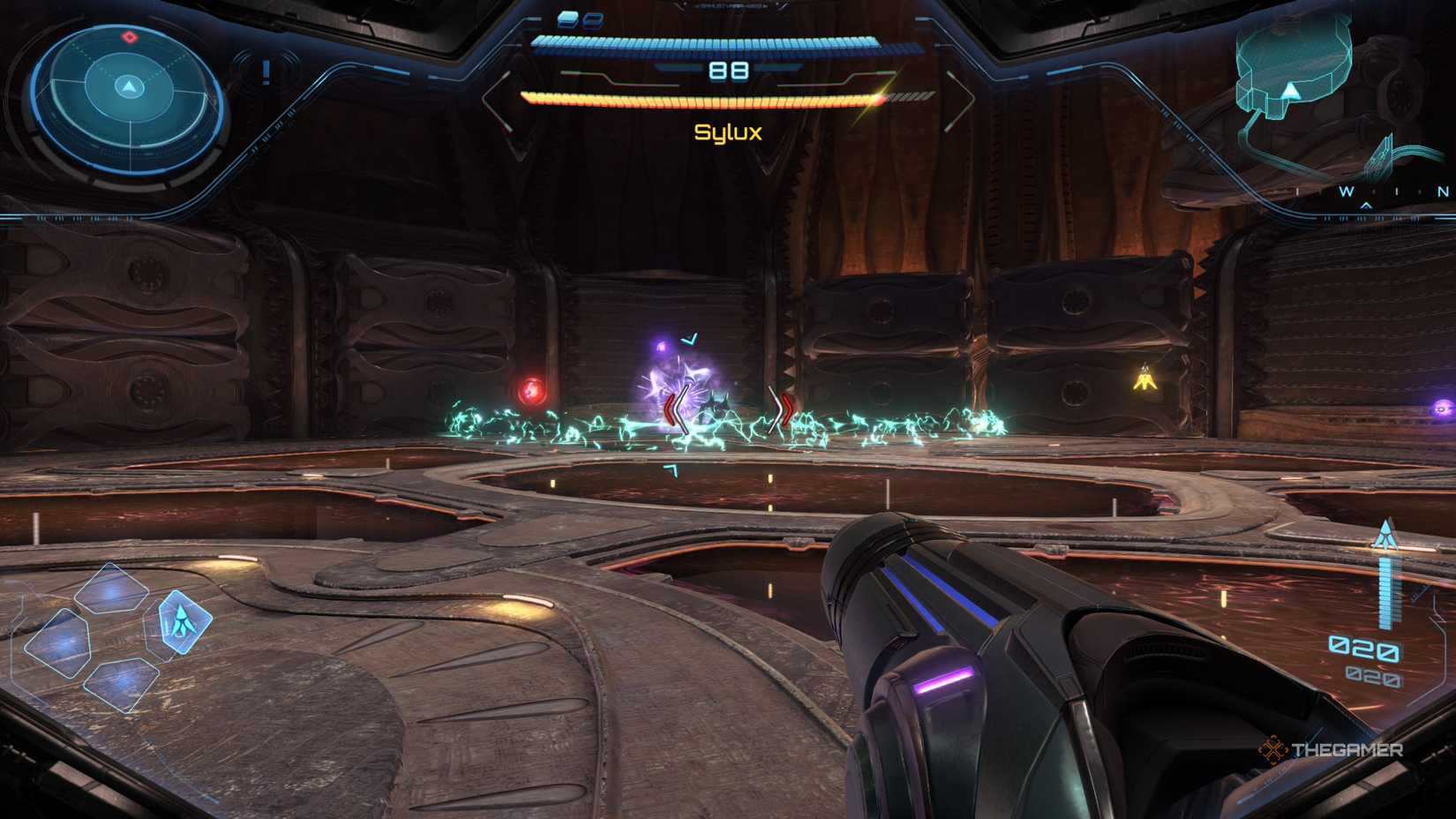Click the downward chevron marker below the arena center
The width and height of the screenshot is (1456, 819).
tap(672, 470)
